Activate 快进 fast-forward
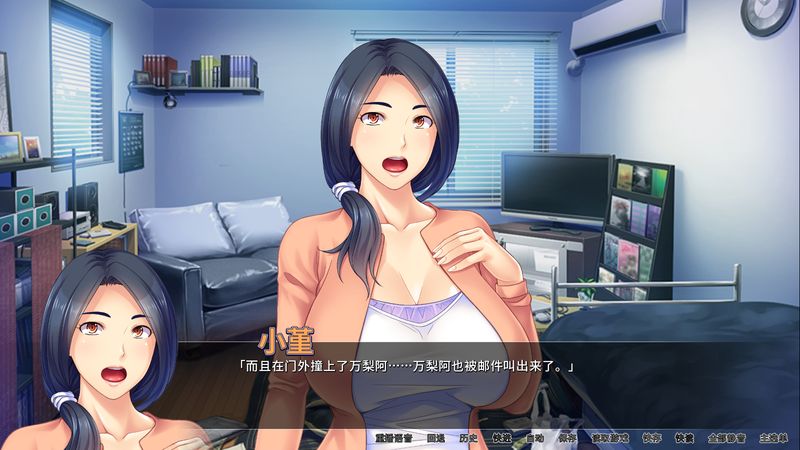Screen dimensions: 800x450 (501, 438)
